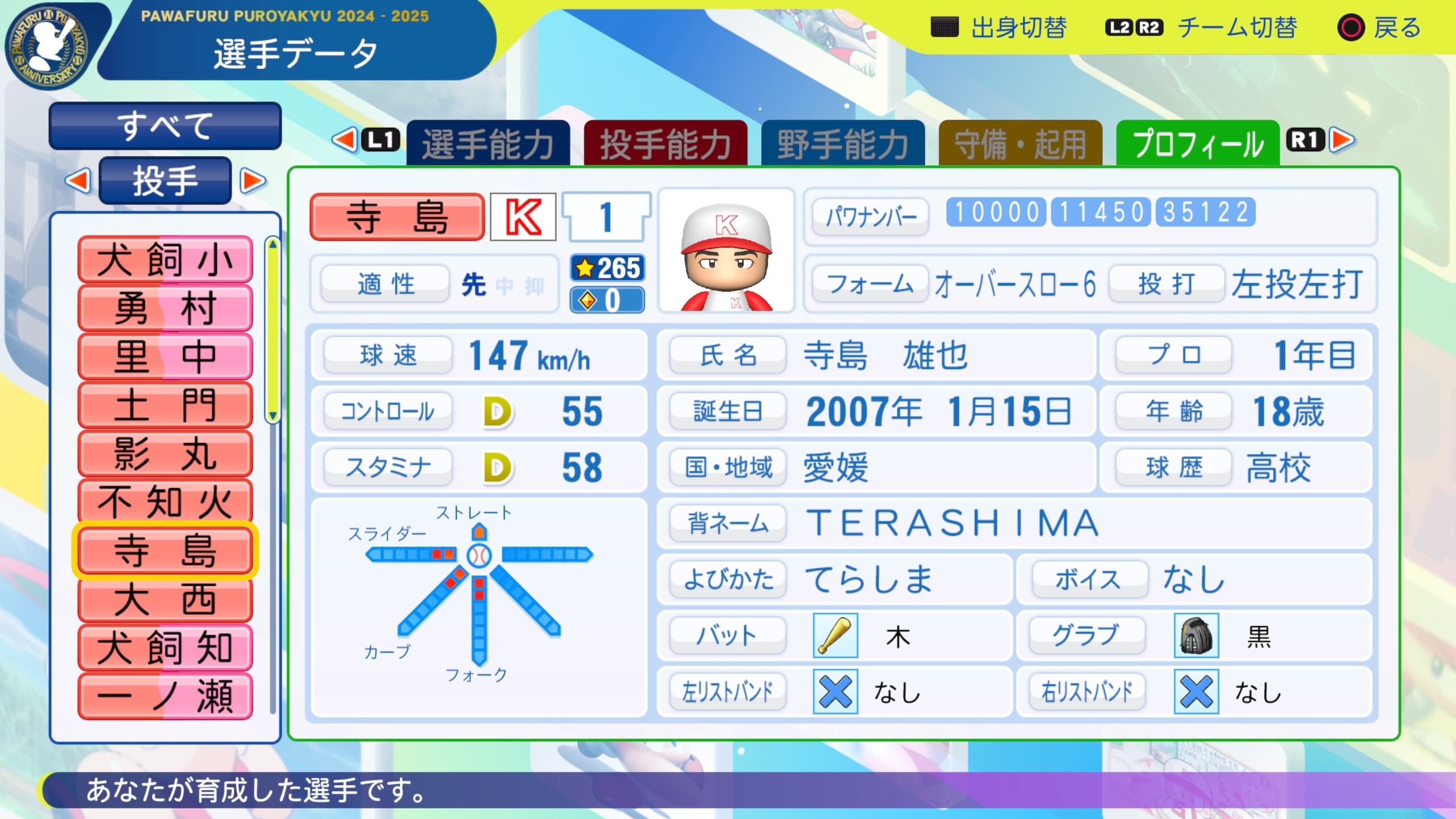Screen dimensions: 1456x819
Task: Select player 里中 from the list
Action: click(165, 357)
